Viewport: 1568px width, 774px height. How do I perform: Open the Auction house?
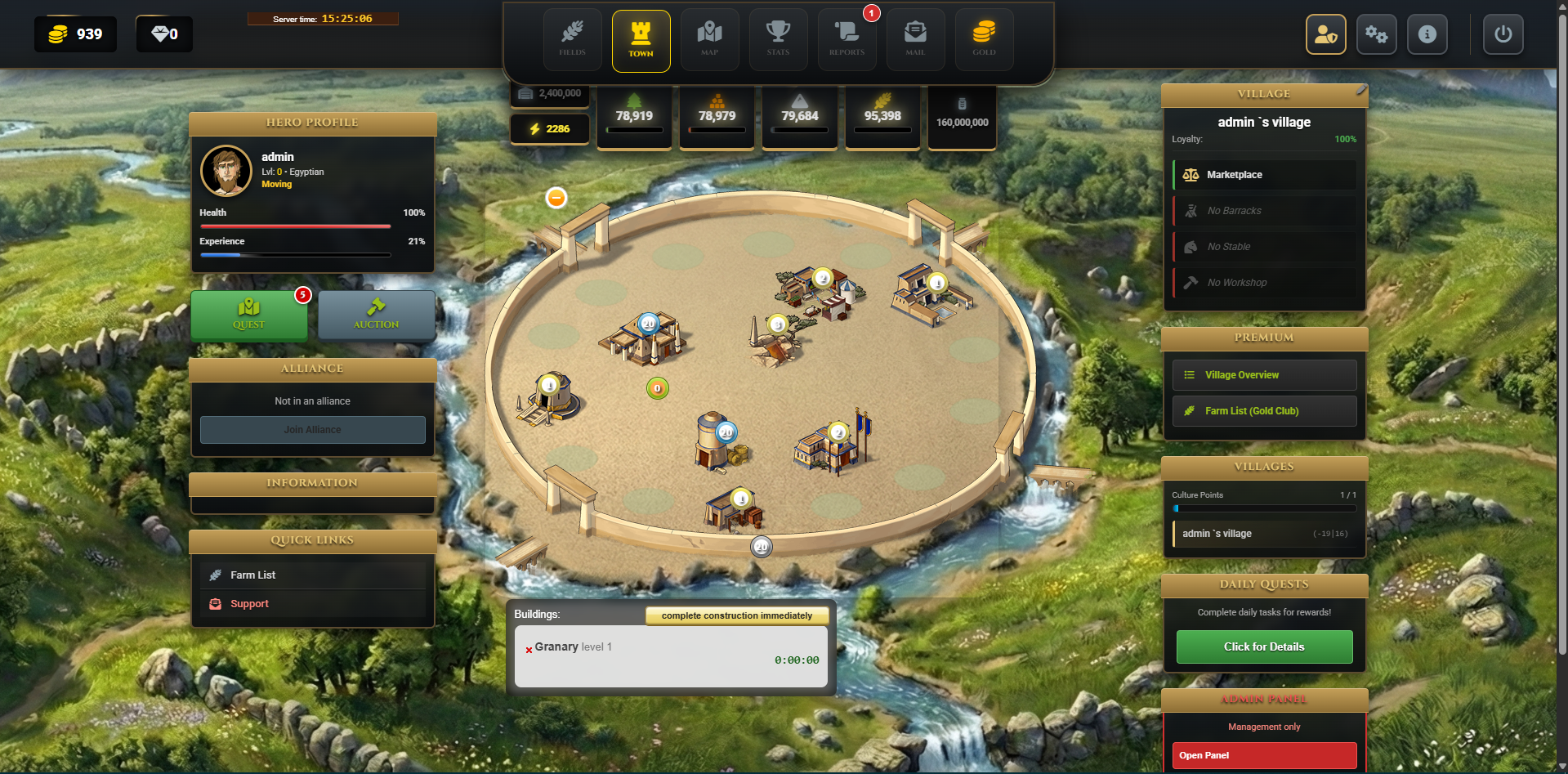click(376, 315)
